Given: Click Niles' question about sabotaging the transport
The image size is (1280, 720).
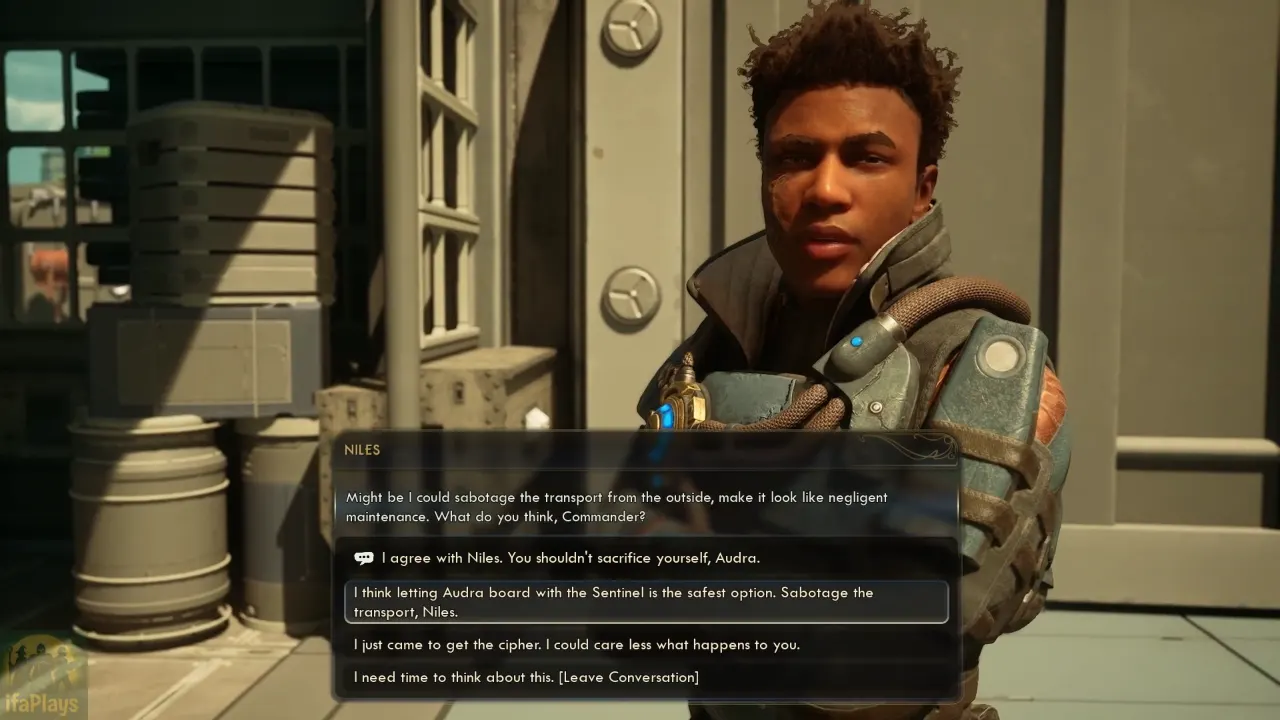Looking at the screenshot, I should click(615, 507).
